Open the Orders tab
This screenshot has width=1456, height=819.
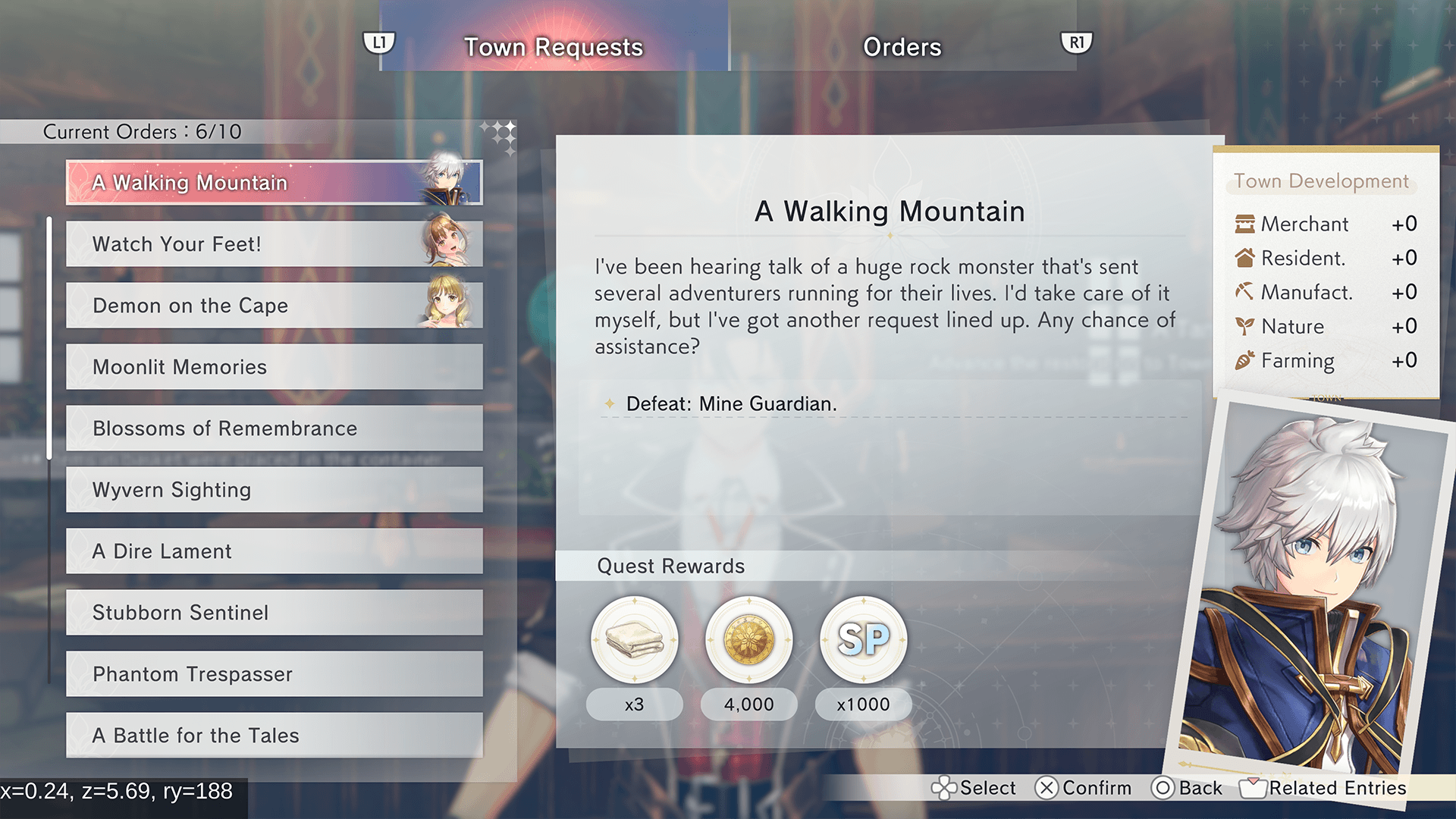pos(902,47)
